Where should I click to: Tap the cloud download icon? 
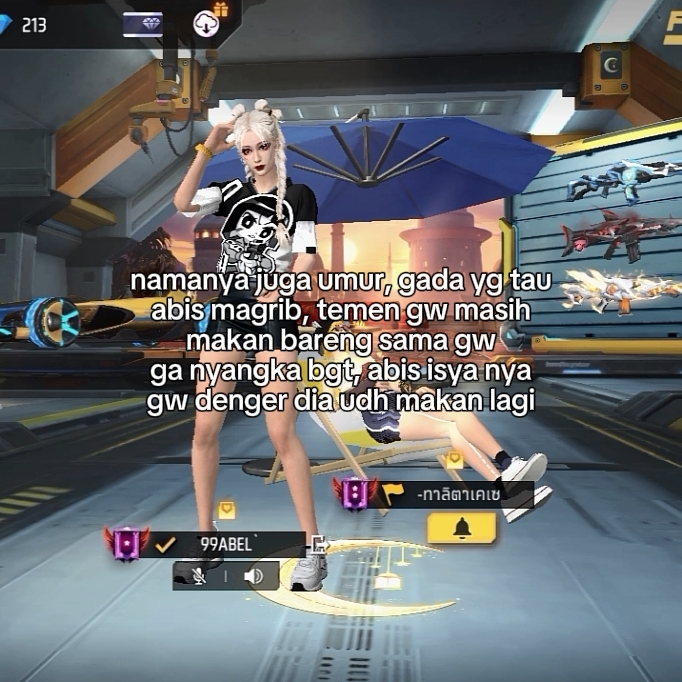[x=206, y=23]
